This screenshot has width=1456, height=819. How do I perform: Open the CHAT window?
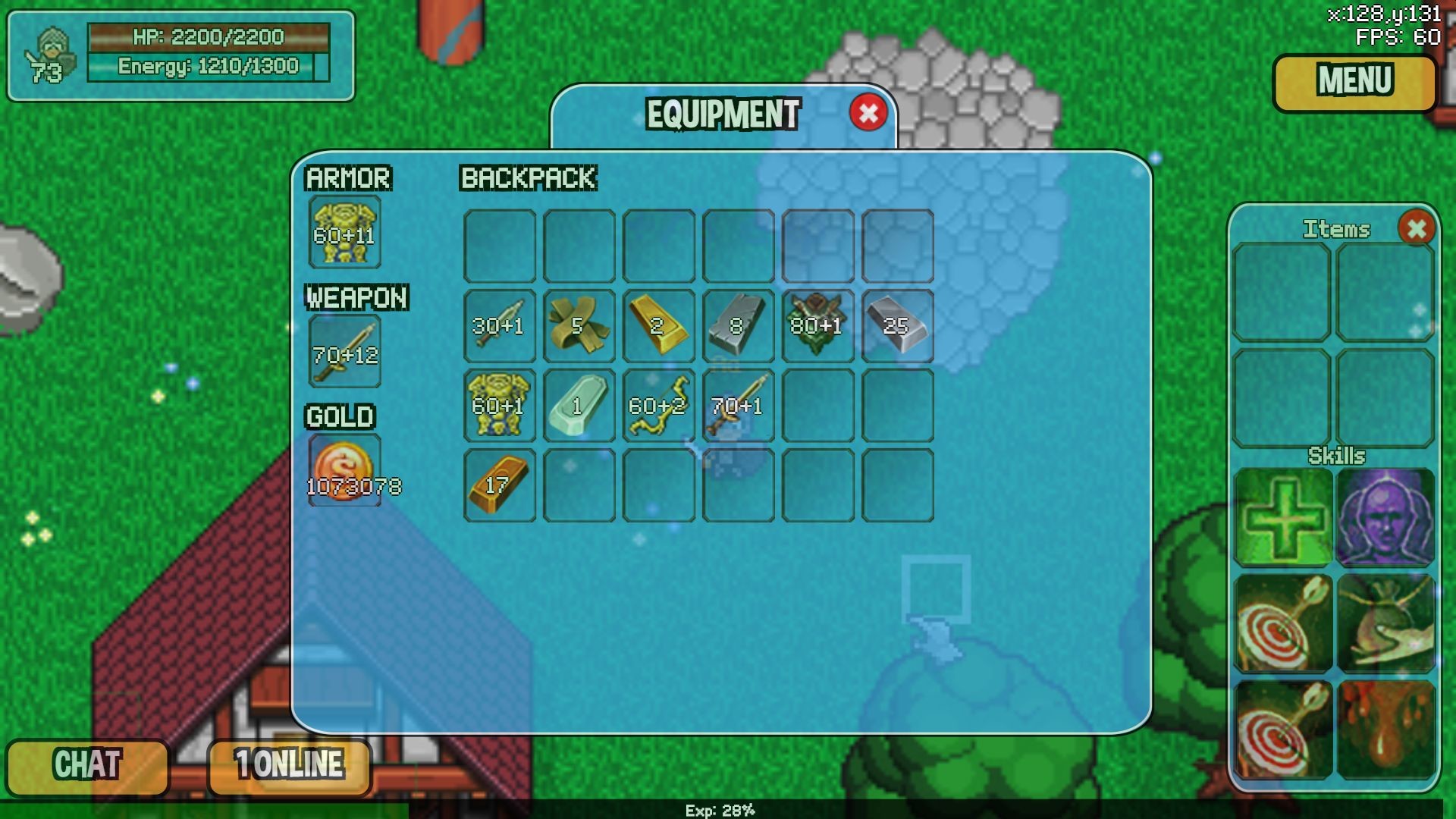point(86,766)
